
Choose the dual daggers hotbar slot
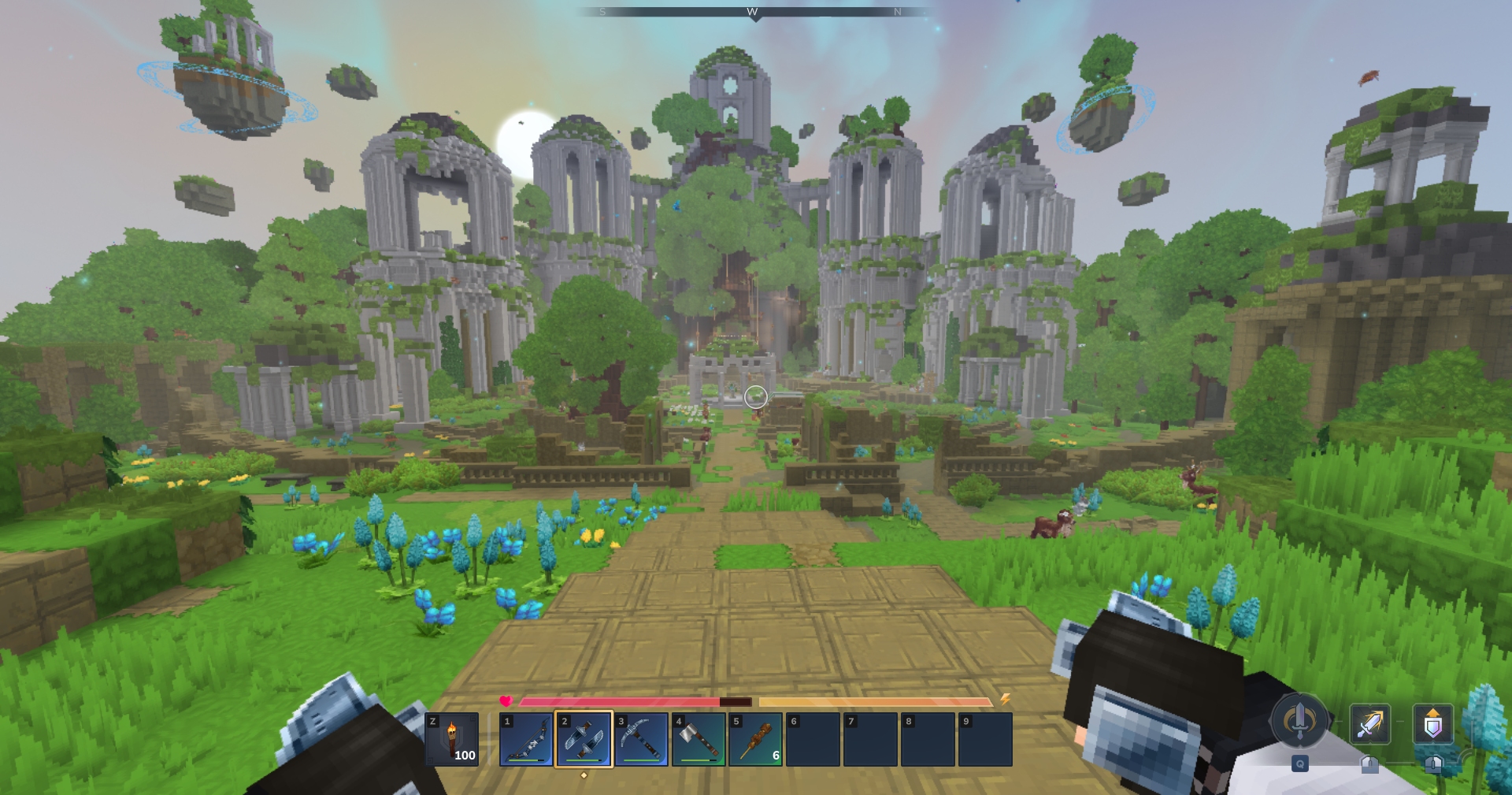584,739
